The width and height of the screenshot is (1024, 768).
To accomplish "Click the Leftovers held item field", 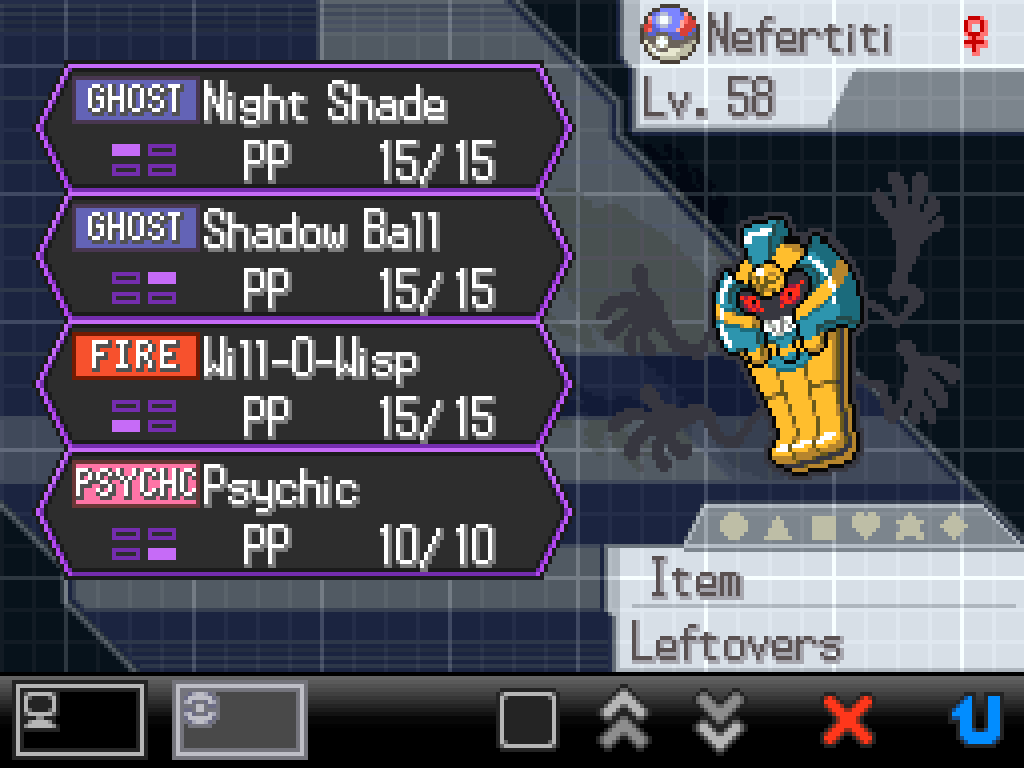I will (x=736, y=645).
